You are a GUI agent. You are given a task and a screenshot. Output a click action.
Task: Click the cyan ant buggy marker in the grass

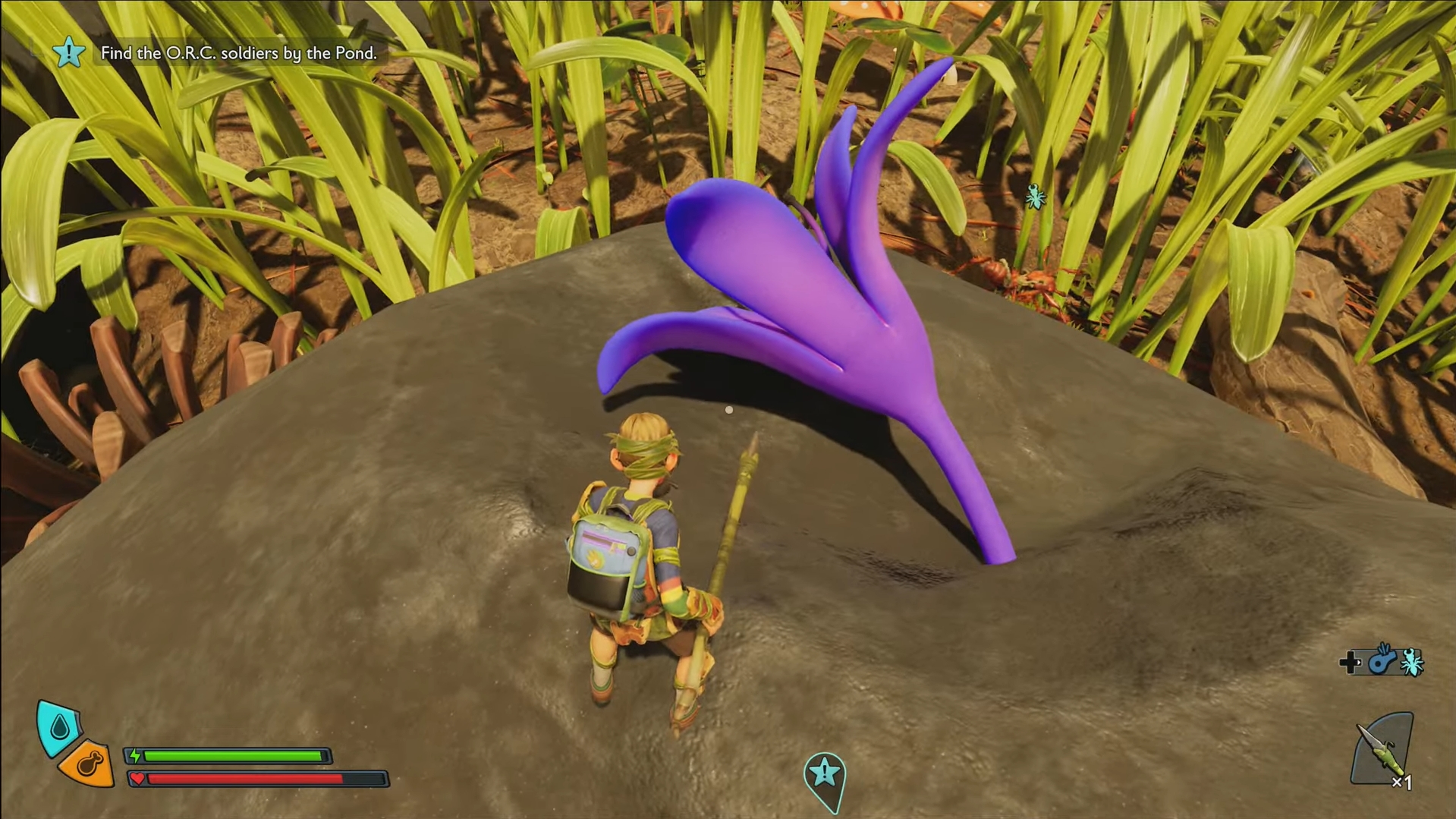(1035, 197)
